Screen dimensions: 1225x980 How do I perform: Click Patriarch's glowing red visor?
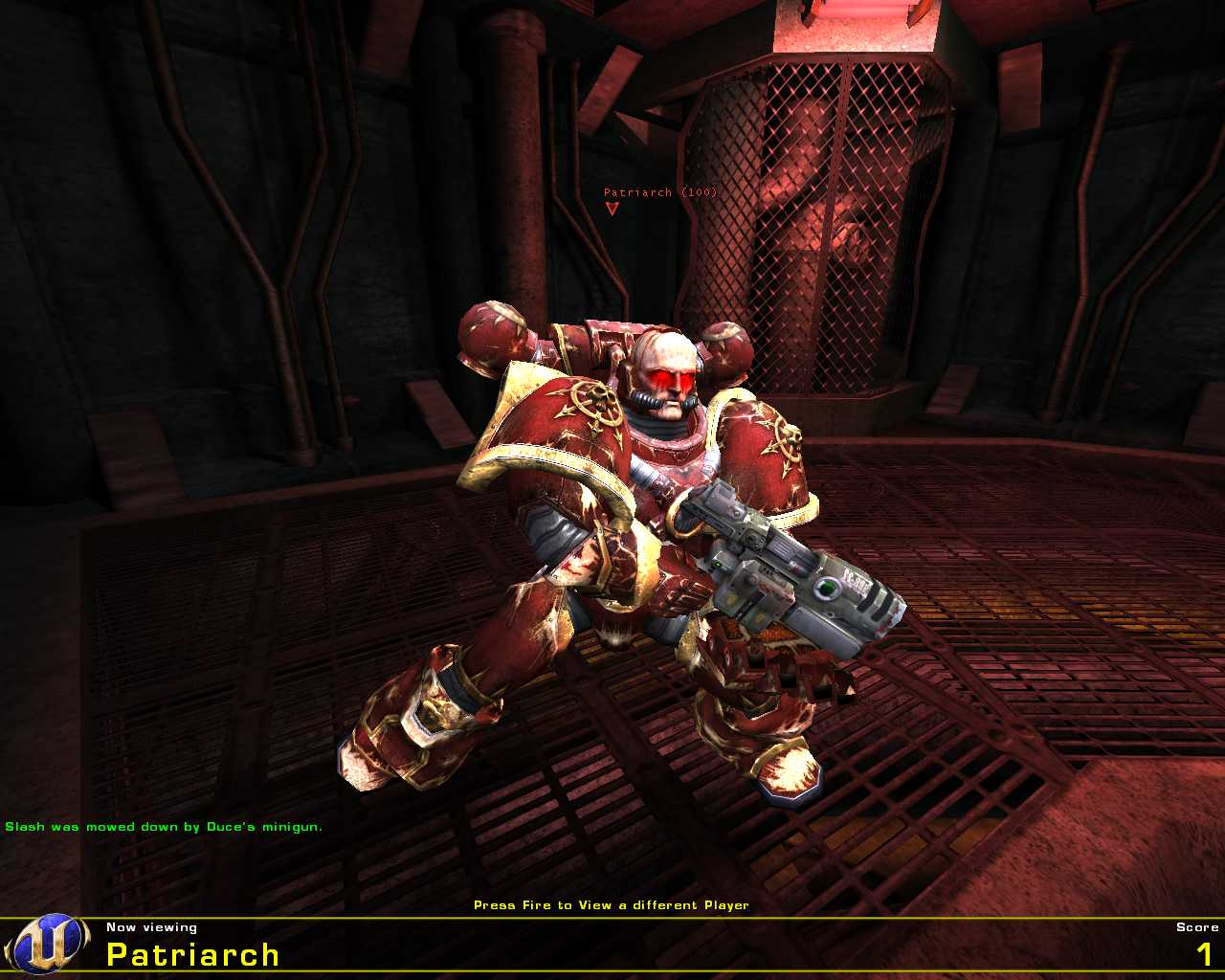(x=670, y=380)
